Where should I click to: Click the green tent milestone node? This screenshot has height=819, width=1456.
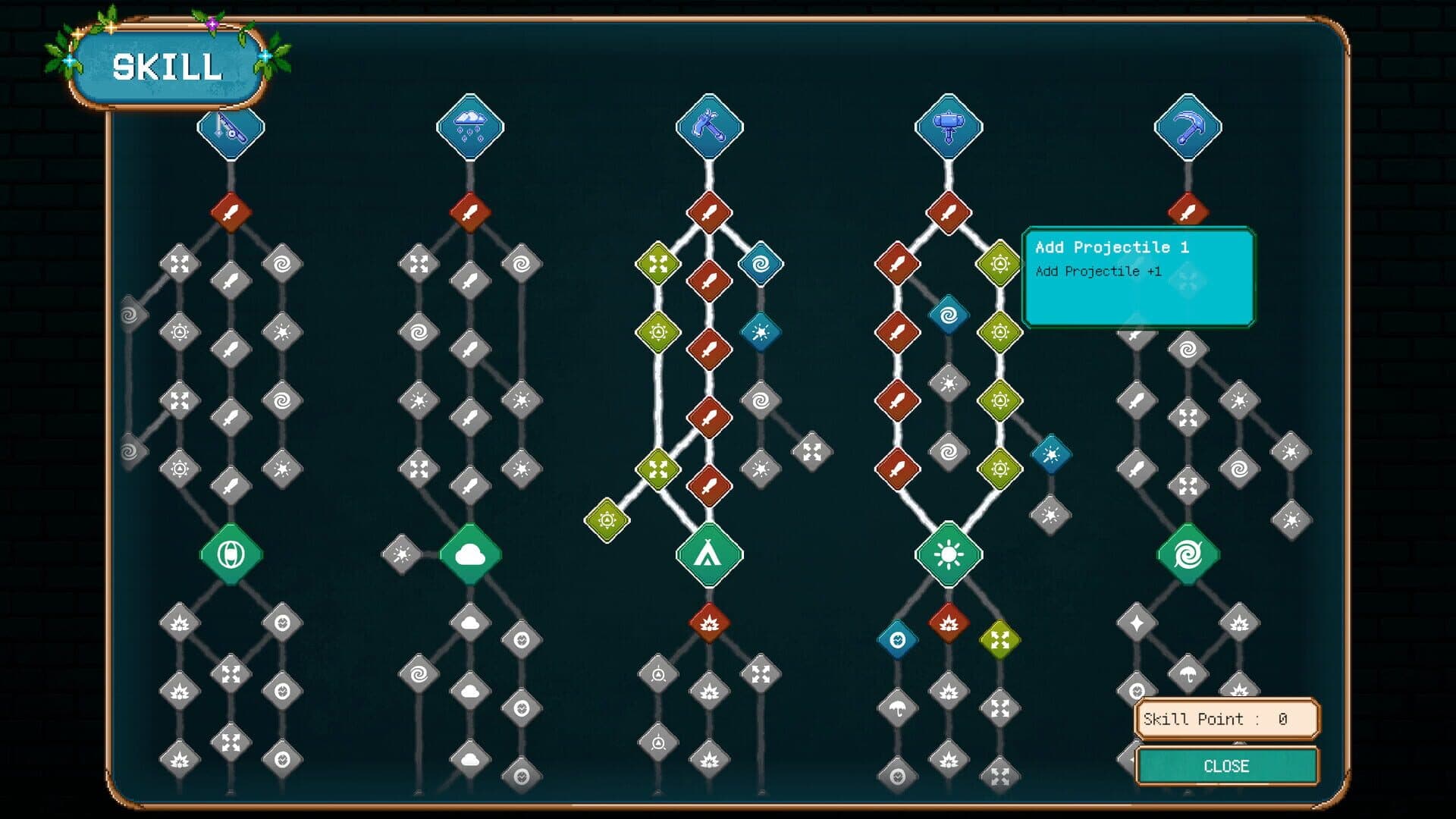[x=708, y=554]
